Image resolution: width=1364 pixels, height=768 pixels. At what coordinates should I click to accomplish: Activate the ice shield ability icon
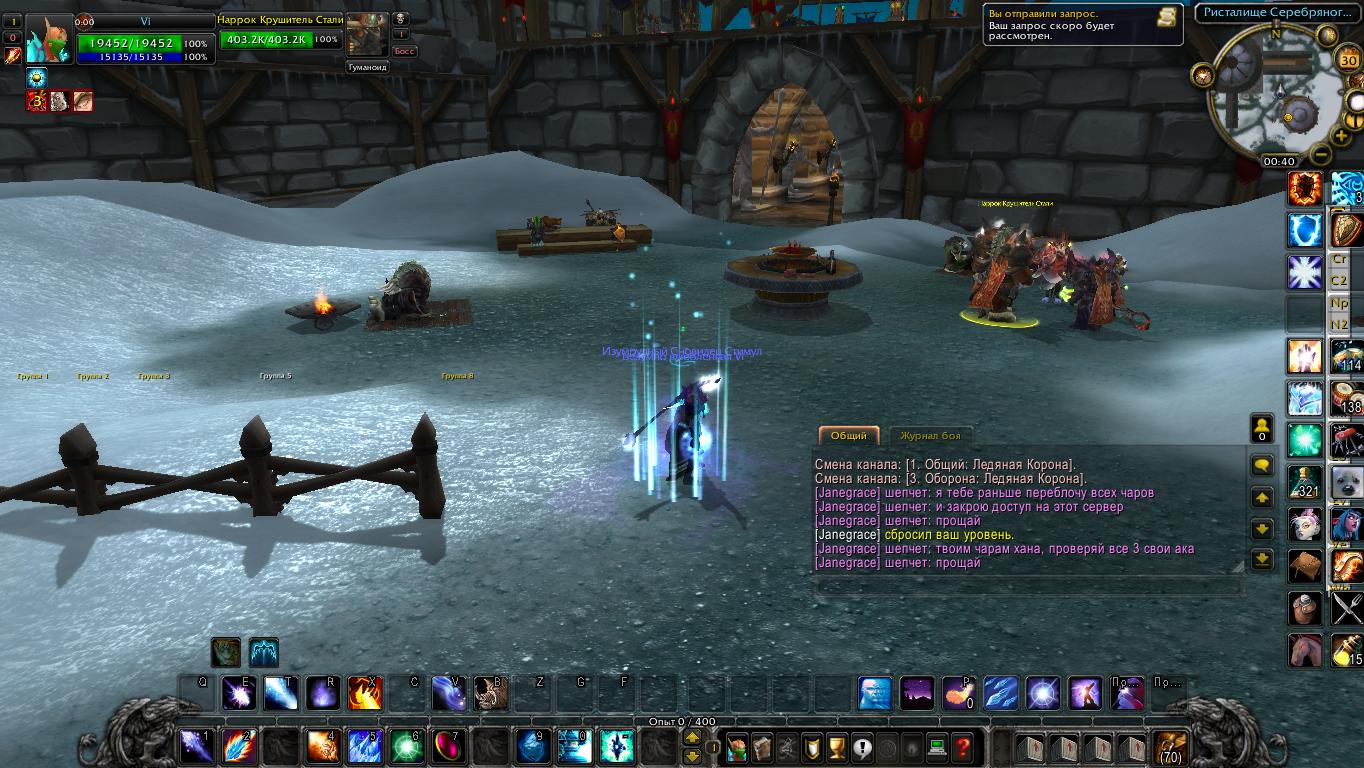tap(1304, 230)
